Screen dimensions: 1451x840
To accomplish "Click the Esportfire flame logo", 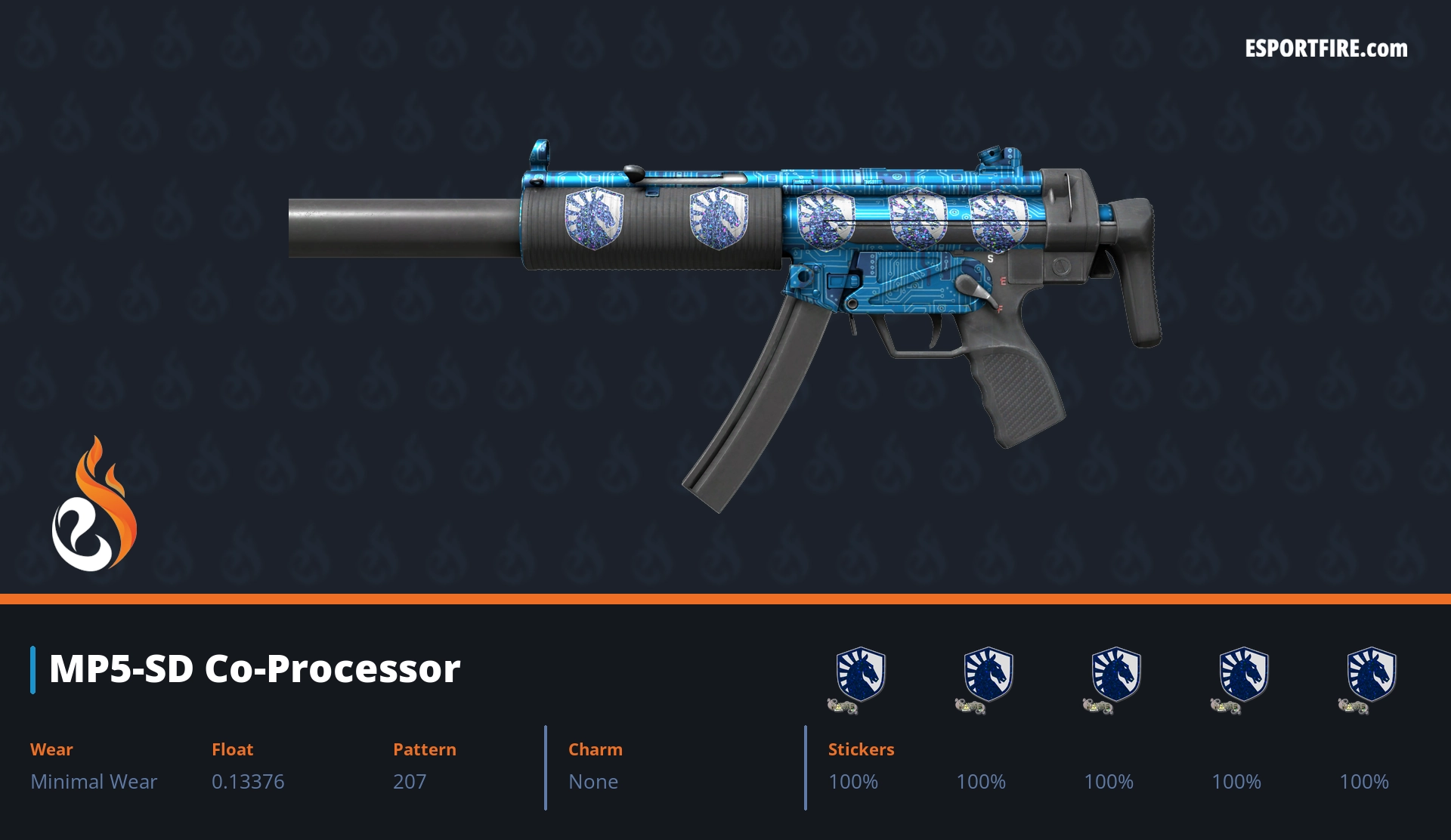I will click(94, 505).
